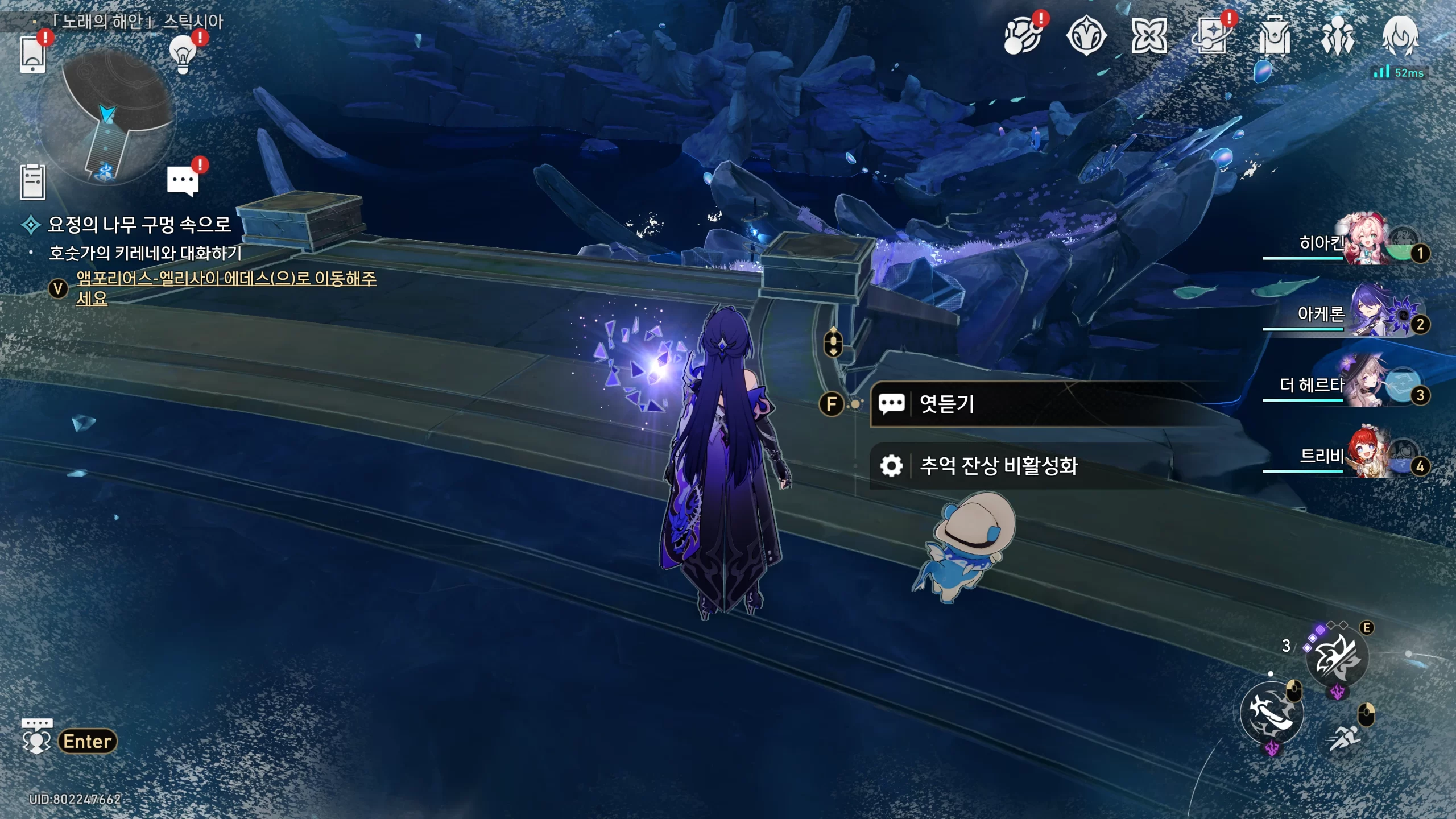Open the quest clipboard icon

[32, 182]
